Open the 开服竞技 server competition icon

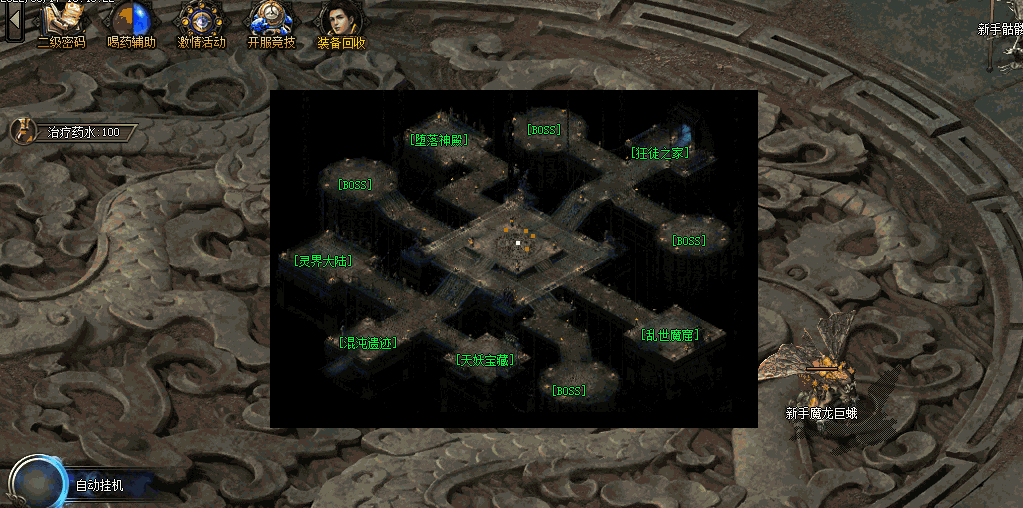click(x=271, y=24)
